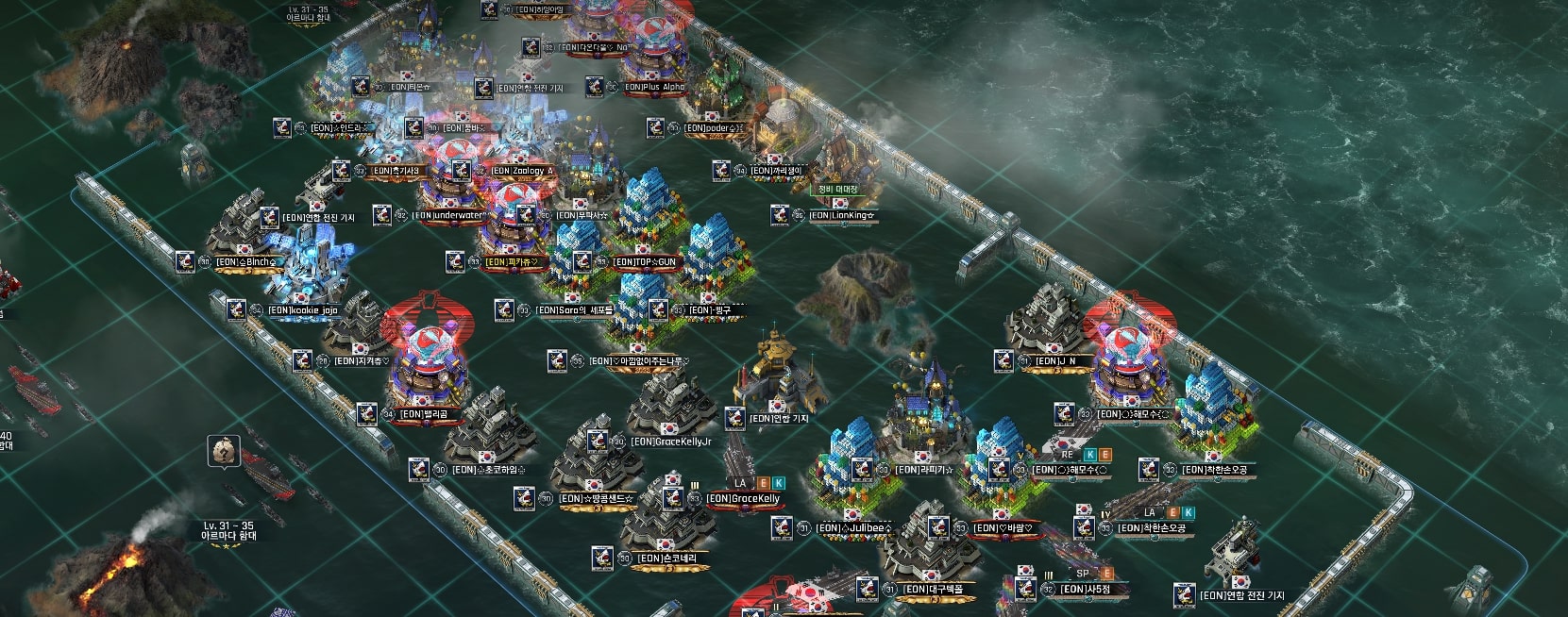Choose the [EON]라피기 base nameplate

(924, 470)
